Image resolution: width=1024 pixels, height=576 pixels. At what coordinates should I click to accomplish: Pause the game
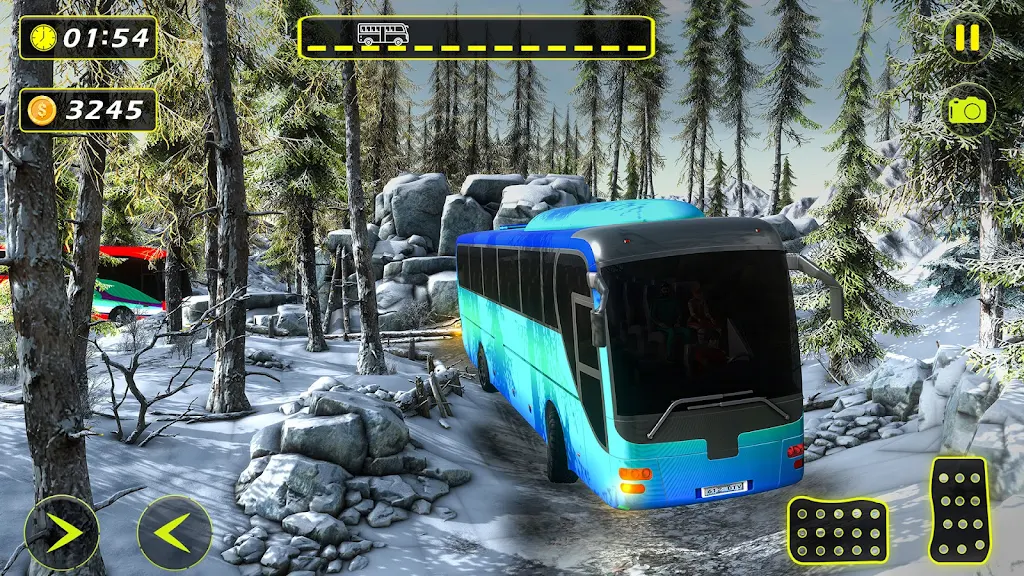point(967,38)
